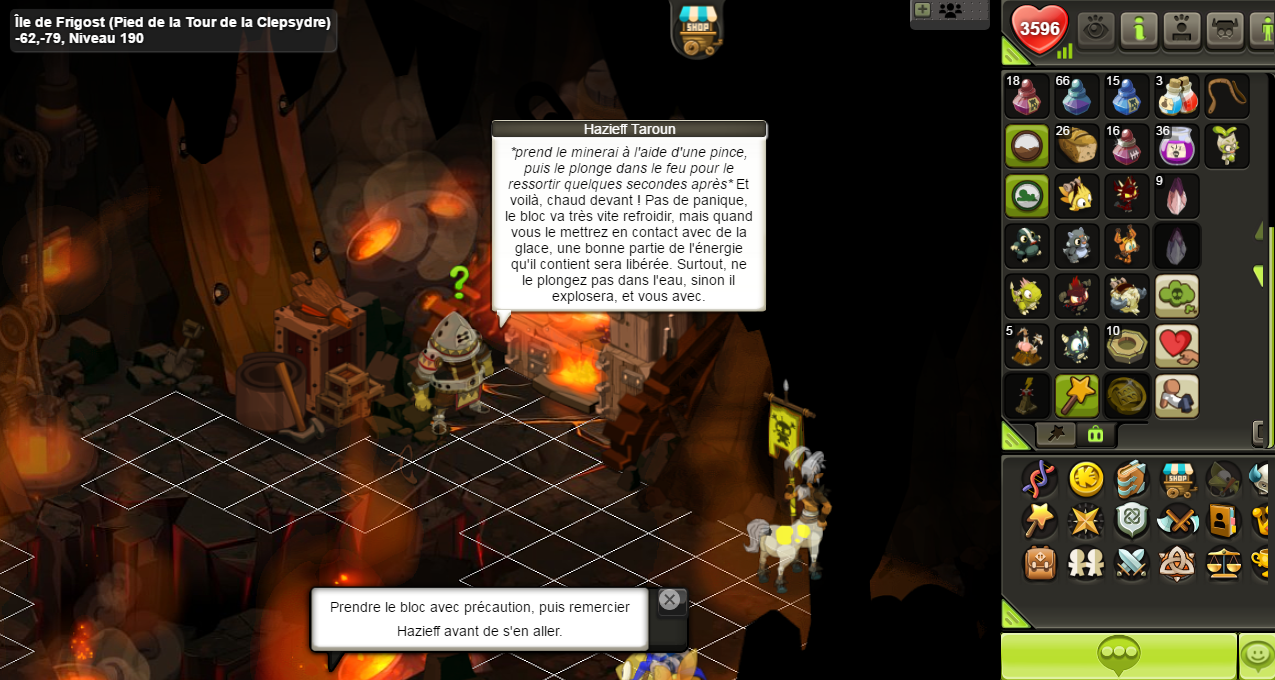
Task: Open the party members panel button
Action: [950, 11]
